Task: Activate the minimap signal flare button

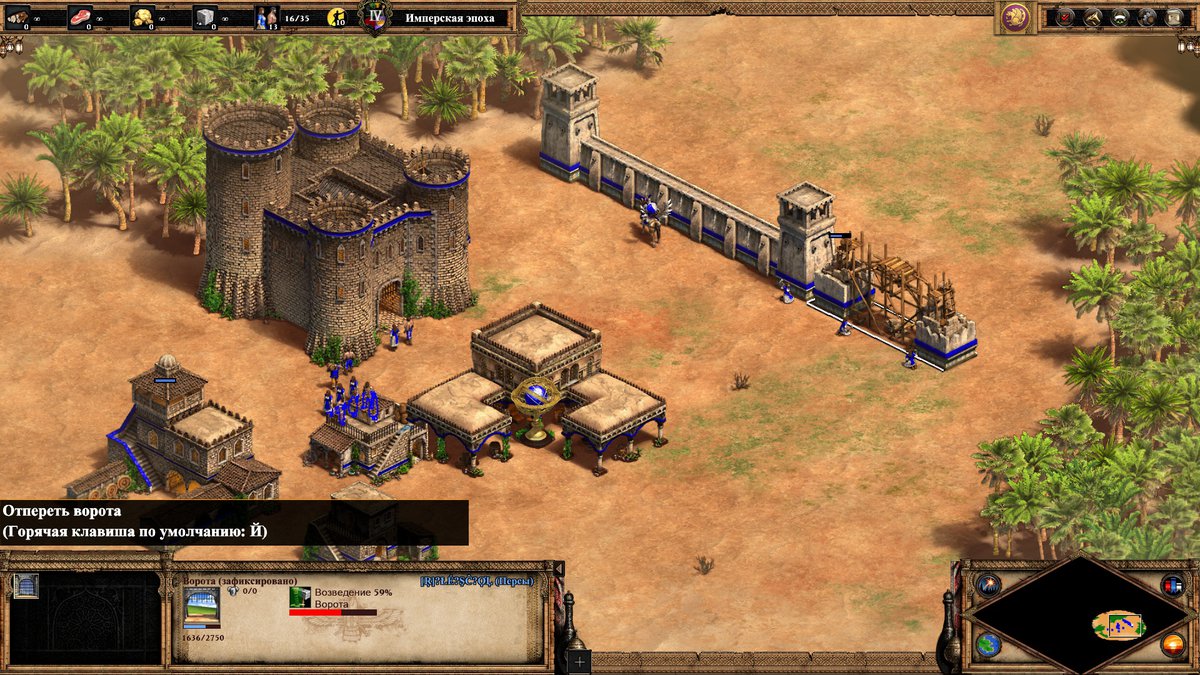Action: click(x=989, y=585)
